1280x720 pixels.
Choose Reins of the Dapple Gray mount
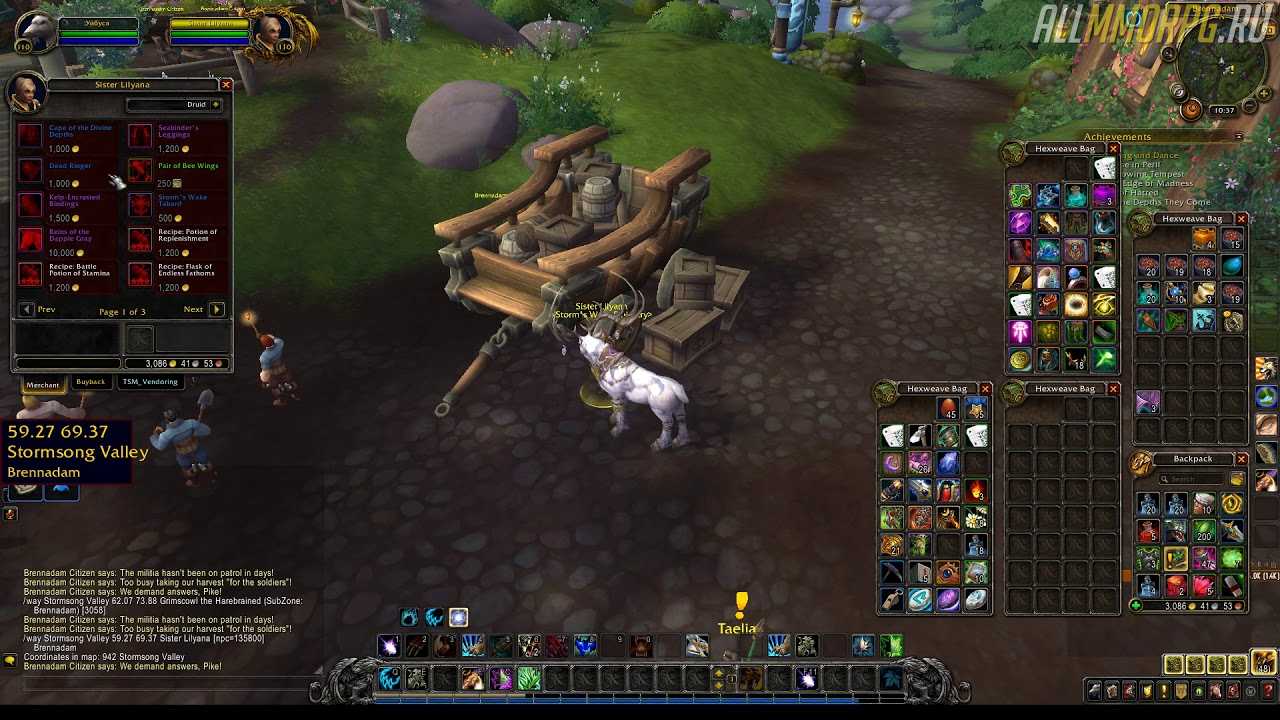point(31,240)
